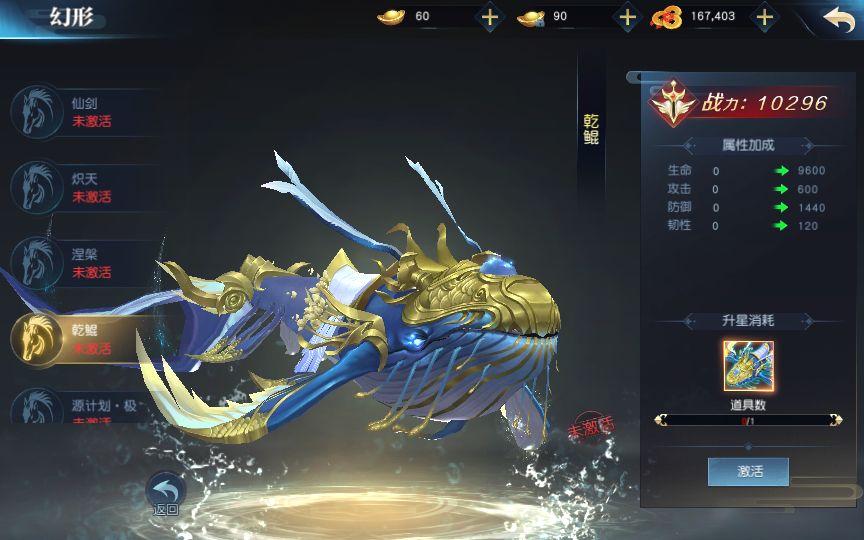Add bound ingots with the plus beside 90
864x540 pixels.
tap(627, 17)
